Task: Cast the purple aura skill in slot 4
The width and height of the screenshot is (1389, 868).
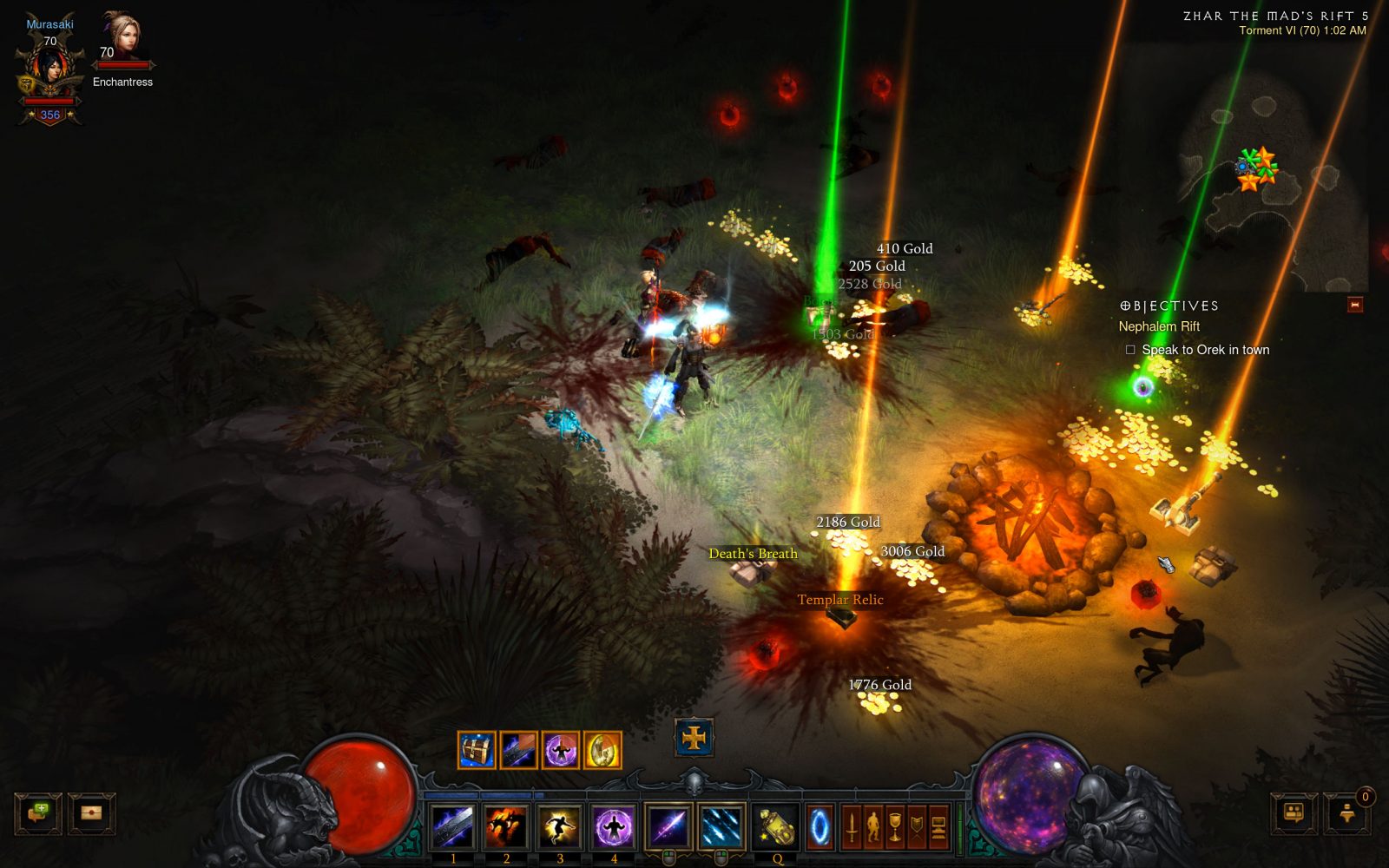Action: tap(614, 826)
